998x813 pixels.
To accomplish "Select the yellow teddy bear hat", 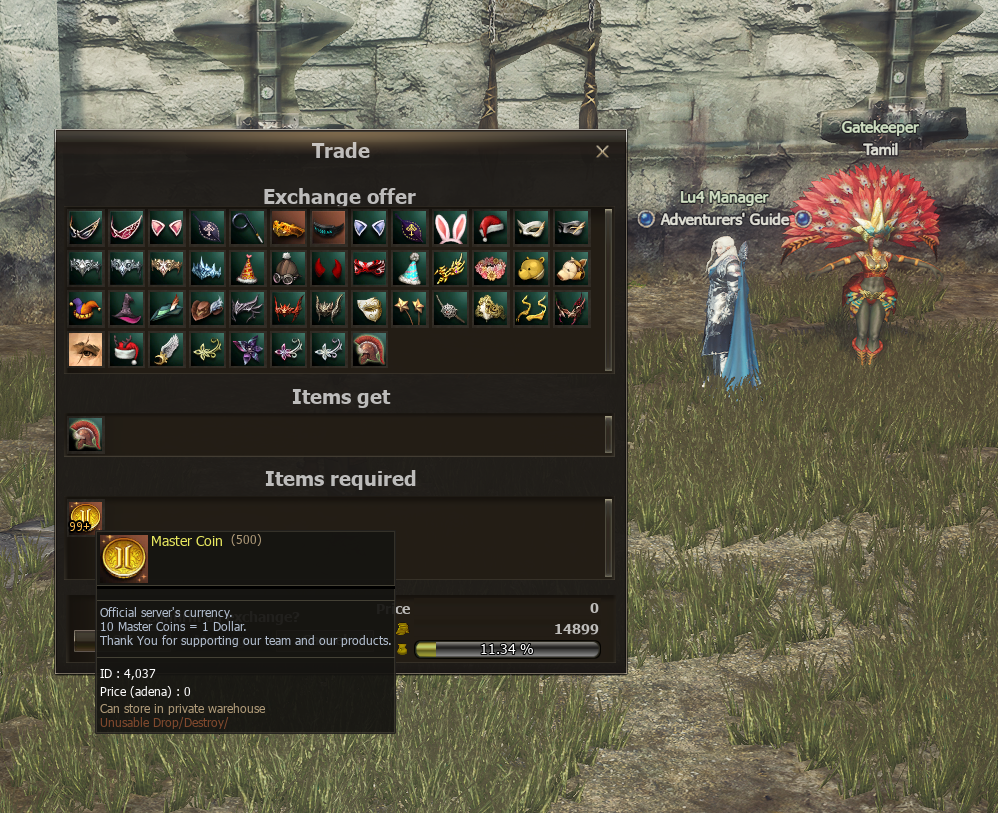I will tap(532, 269).
